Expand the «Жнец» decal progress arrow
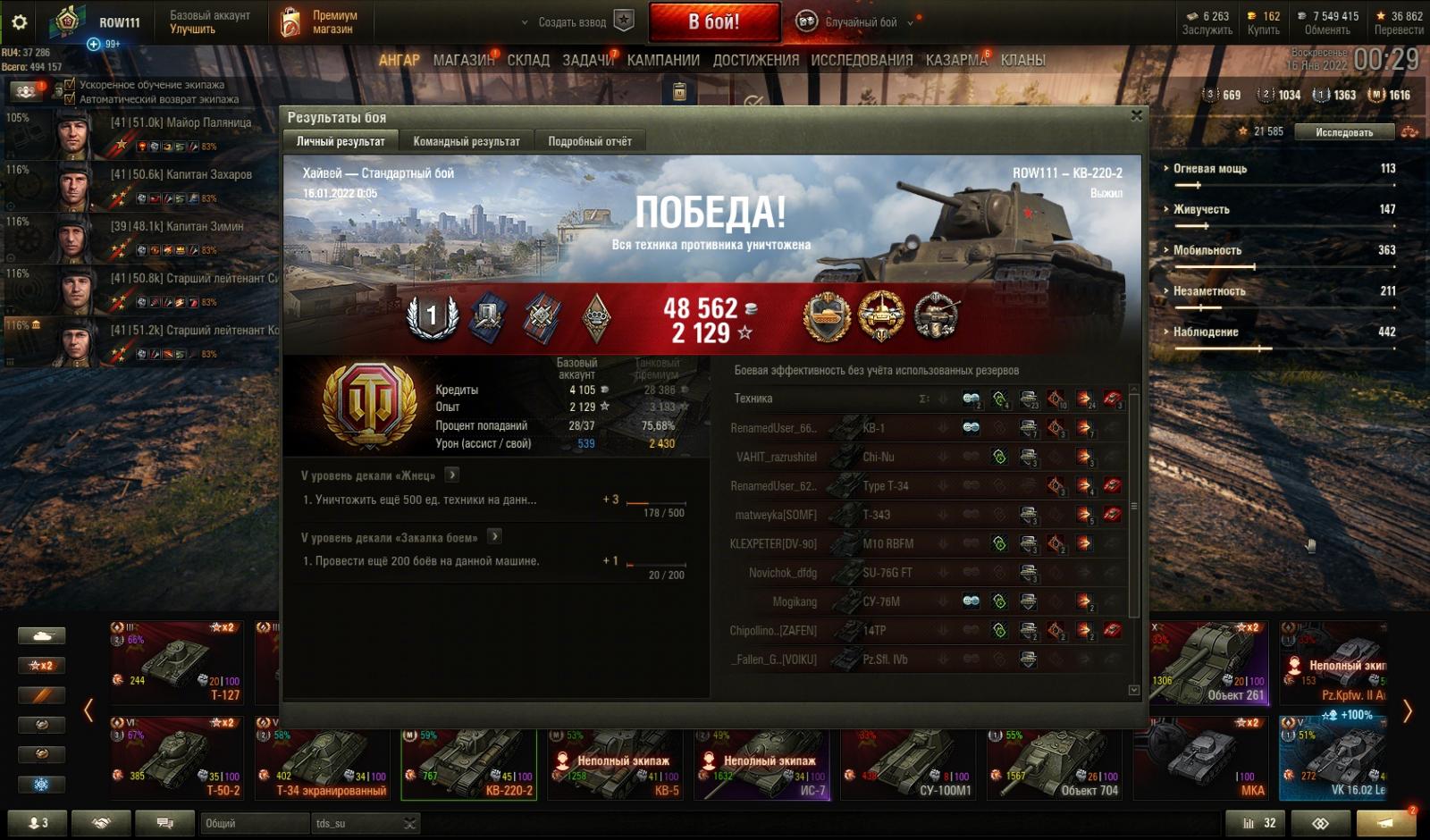This screenshot has height=840, width=1430. (452, 475)
